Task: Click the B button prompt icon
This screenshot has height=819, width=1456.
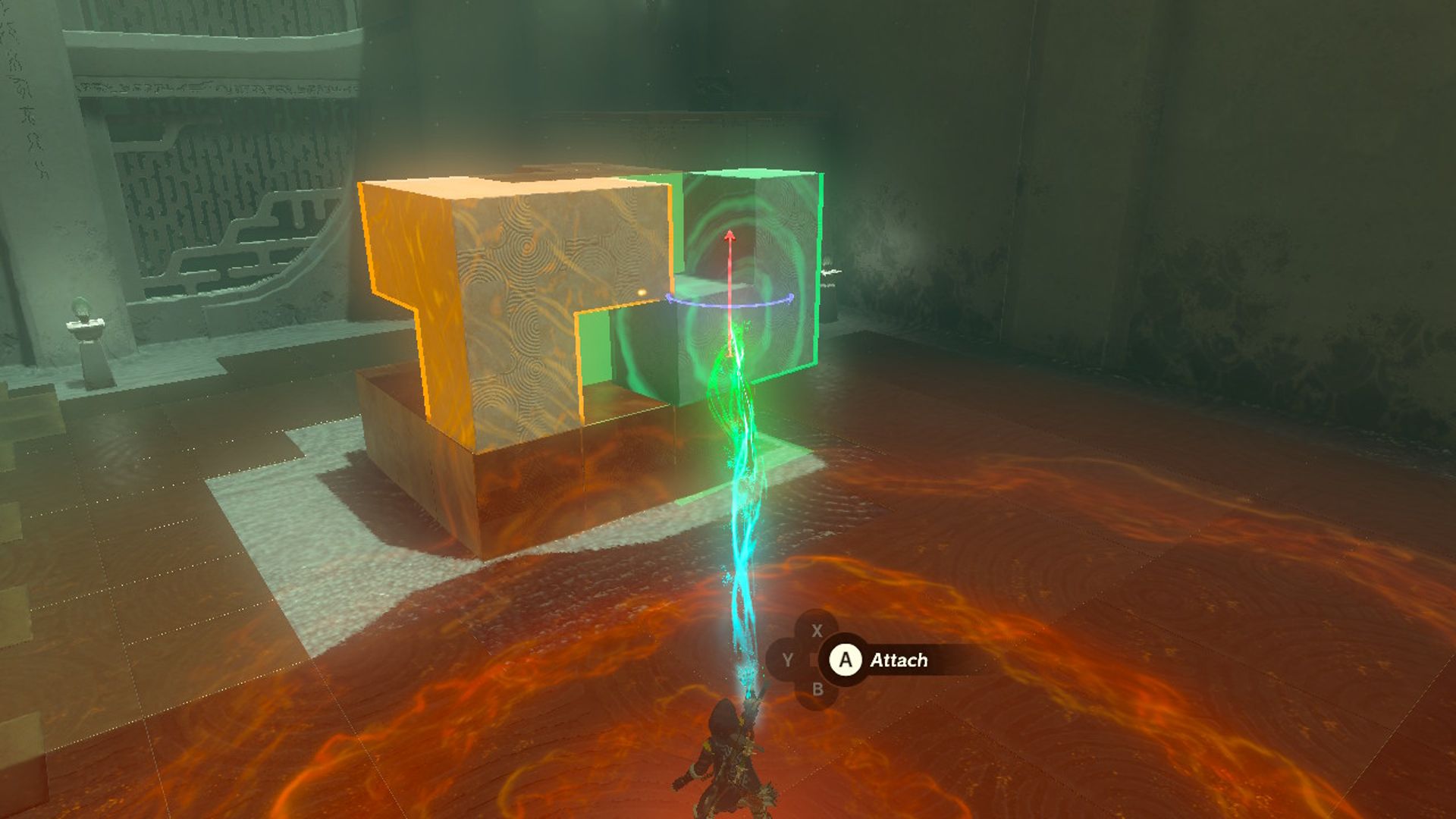Action: pos(817,690)
